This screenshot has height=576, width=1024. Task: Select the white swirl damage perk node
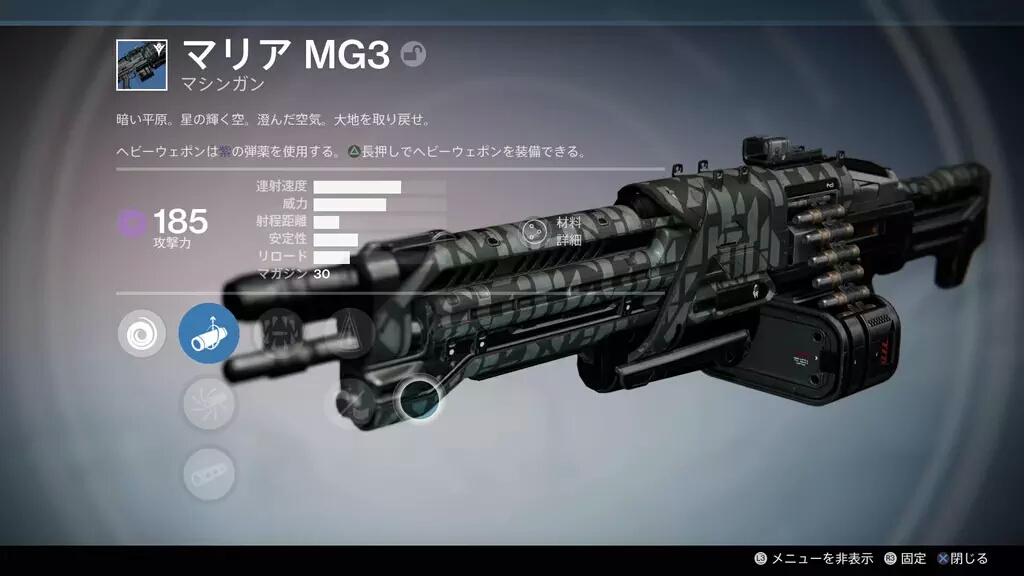tap(142, 334)
